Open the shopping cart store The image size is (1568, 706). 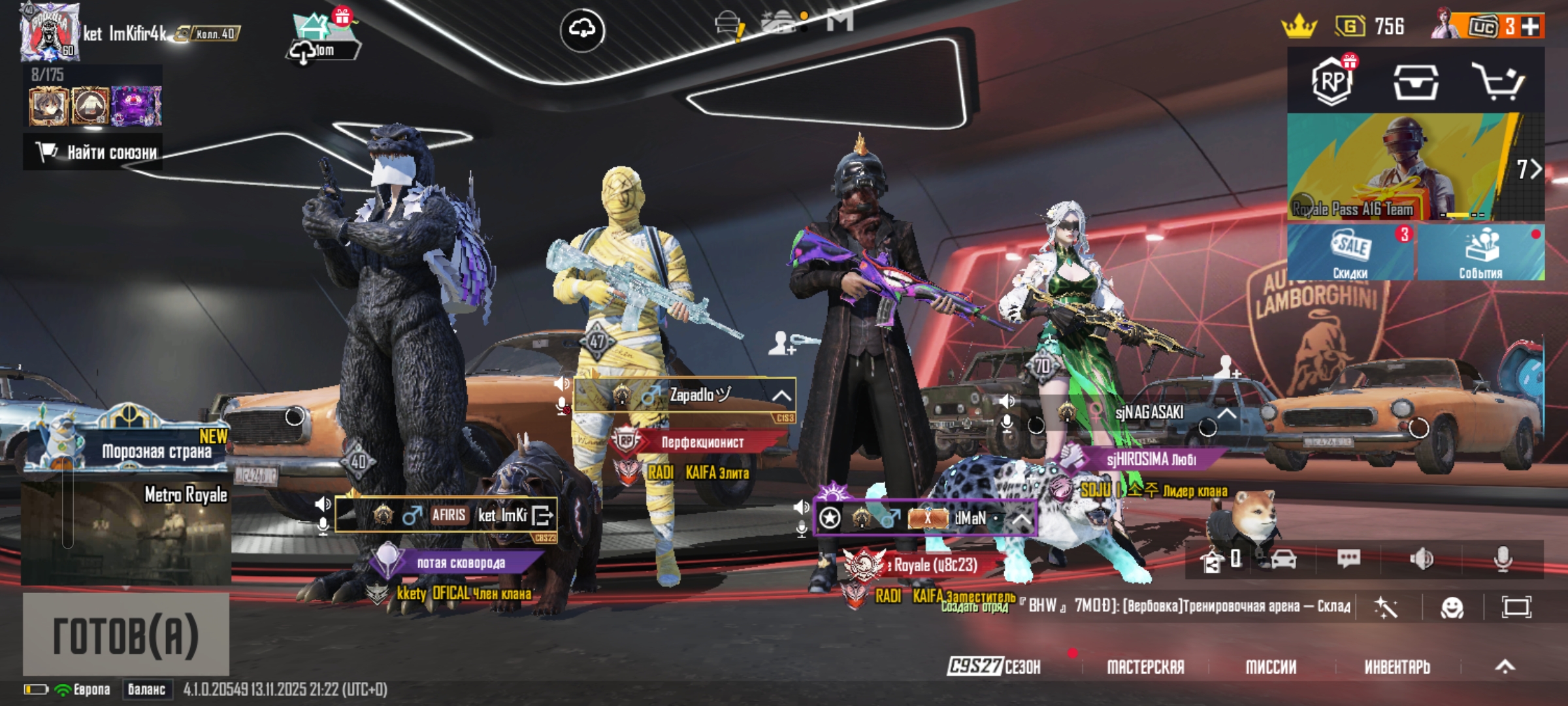click(1498, 82)
